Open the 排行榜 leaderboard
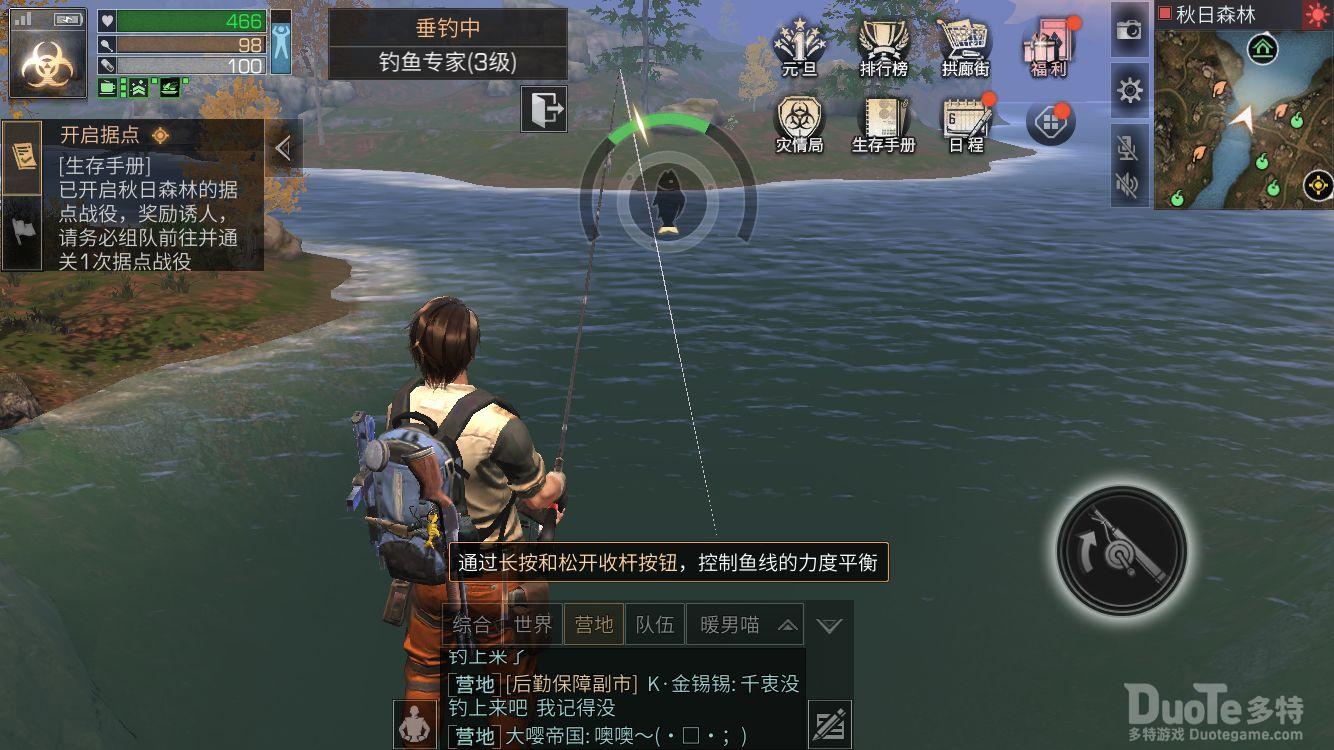The width and height of the screenshot is (1334, 750). click(882, 42)
